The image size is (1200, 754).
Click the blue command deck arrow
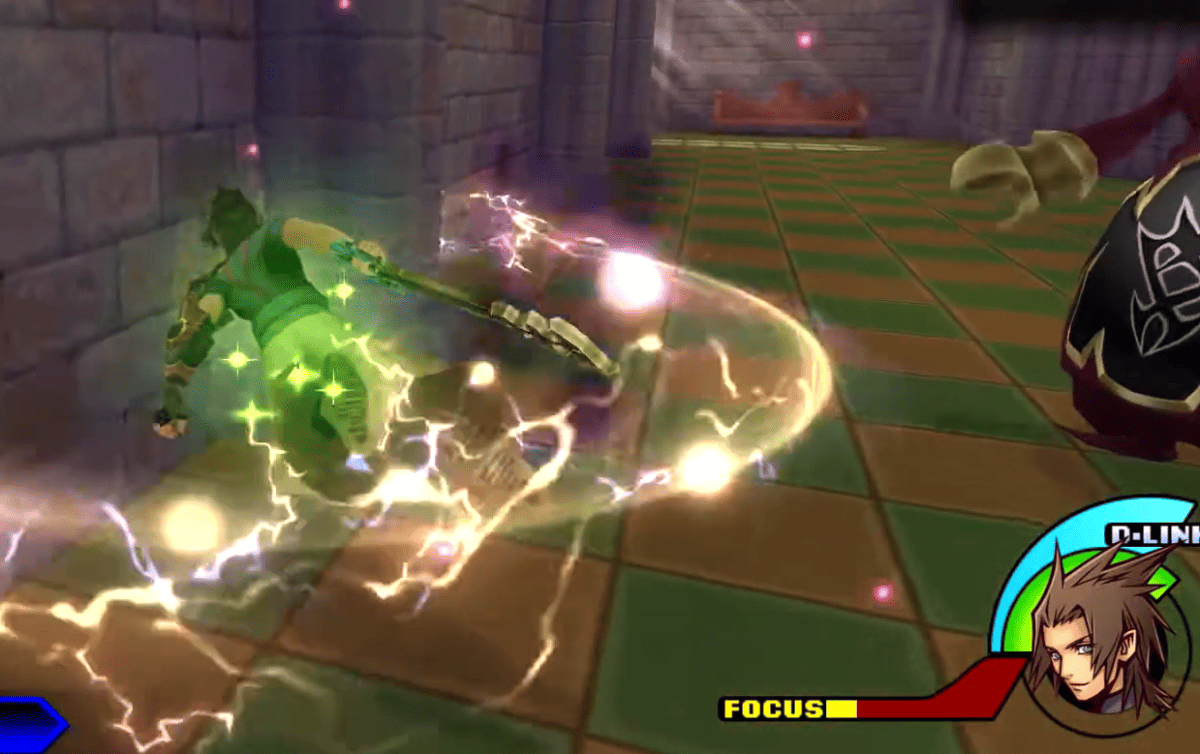30,725
